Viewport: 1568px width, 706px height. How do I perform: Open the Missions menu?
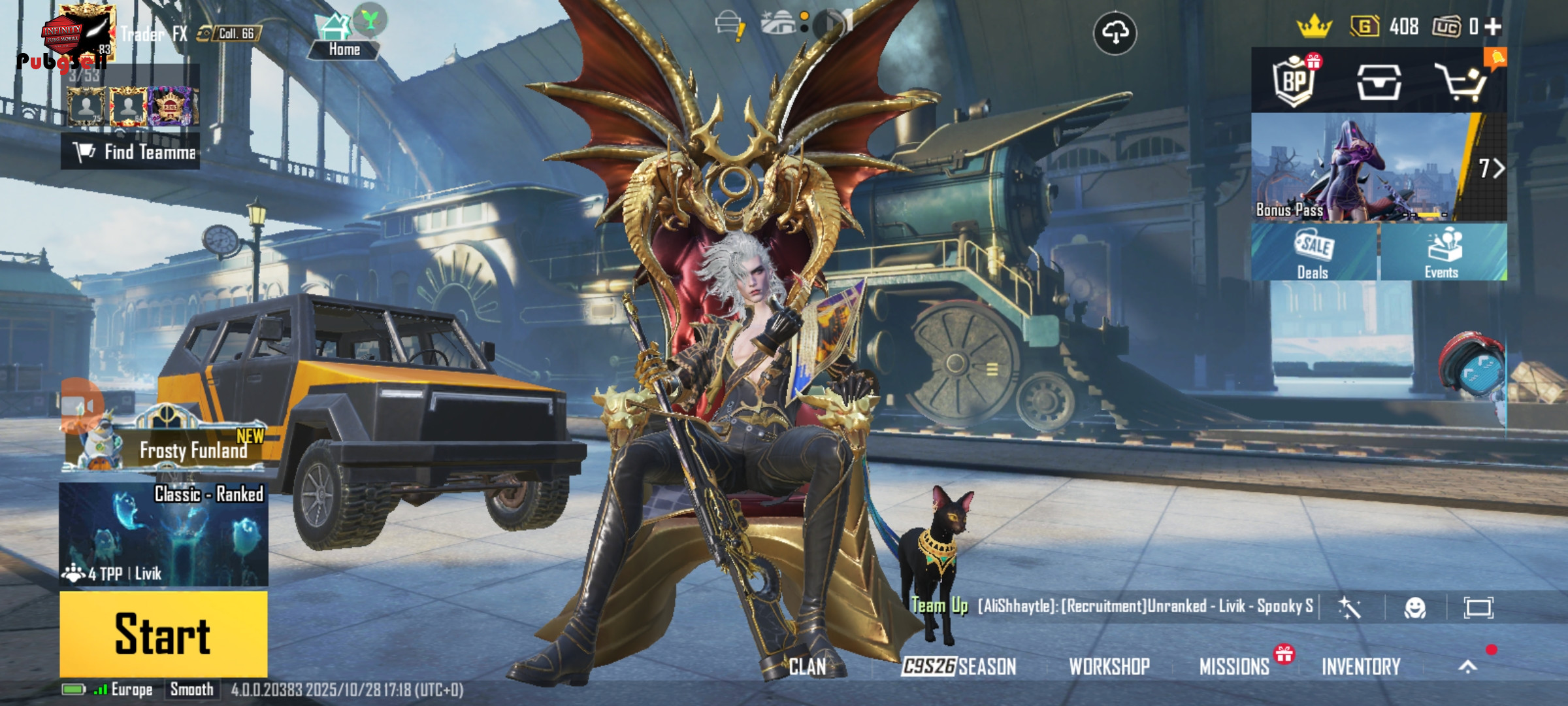tap(1234, 667)
